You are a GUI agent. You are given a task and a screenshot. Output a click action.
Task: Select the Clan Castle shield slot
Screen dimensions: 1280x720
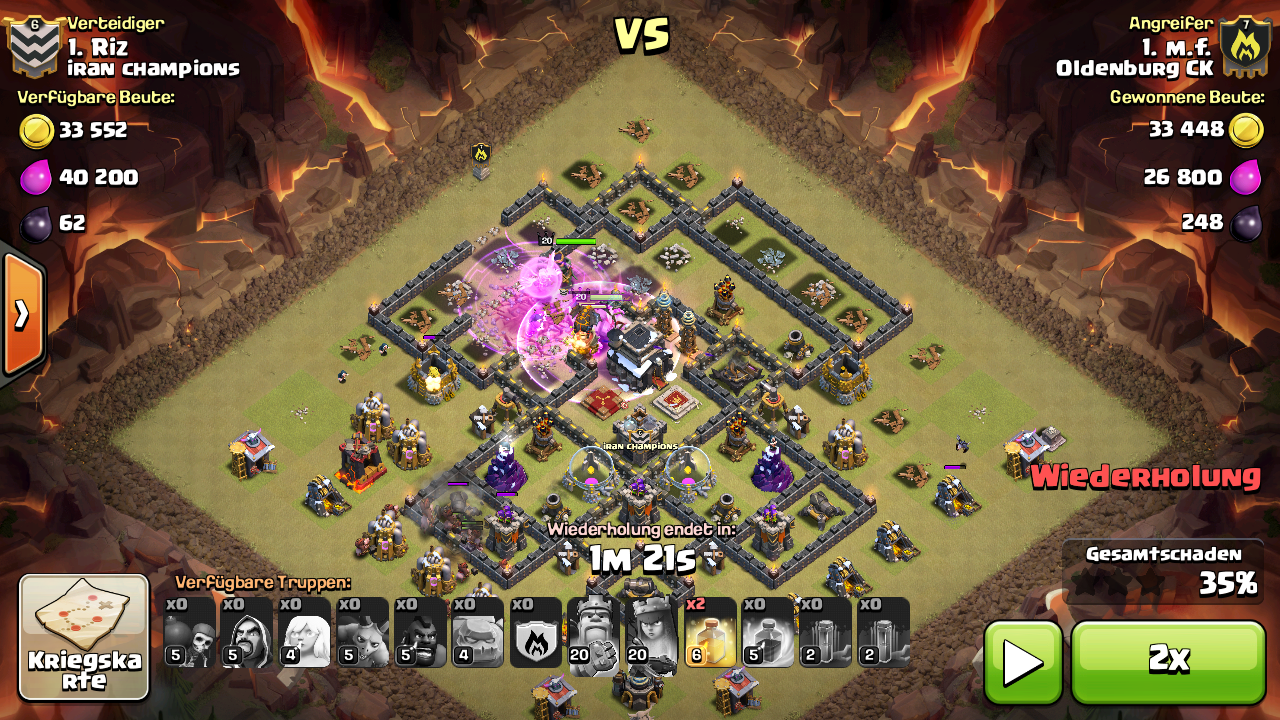click(536, 633)
